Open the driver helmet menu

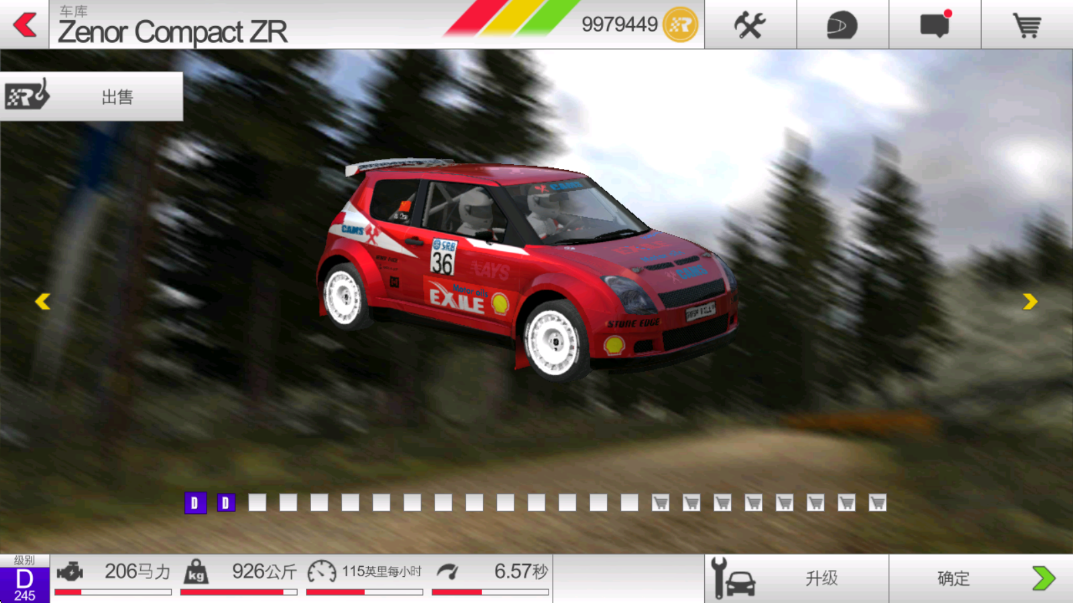pos(842,25)
